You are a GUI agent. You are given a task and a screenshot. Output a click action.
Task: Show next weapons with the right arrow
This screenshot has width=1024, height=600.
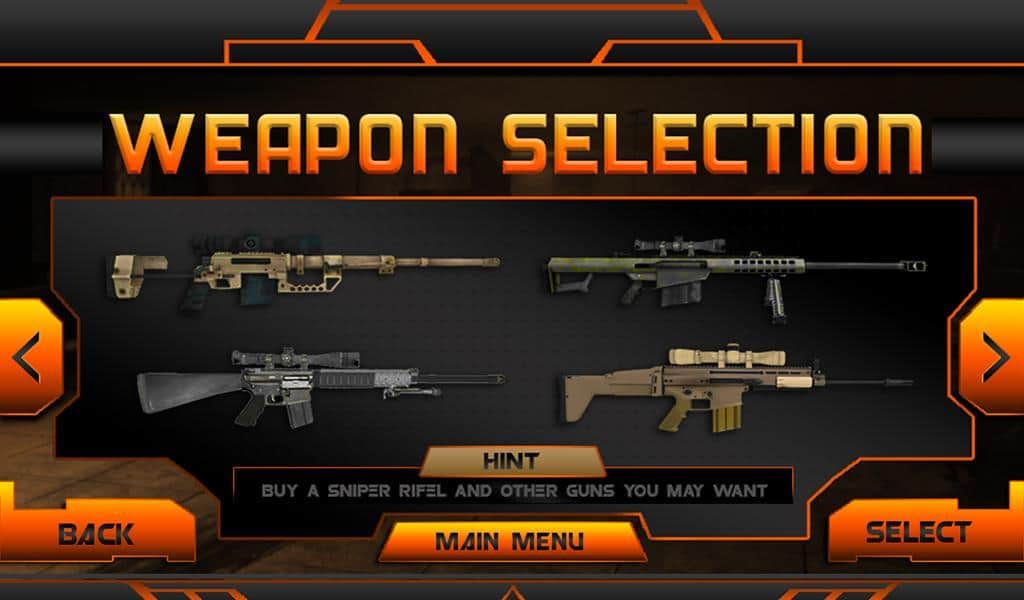point(994,357)
